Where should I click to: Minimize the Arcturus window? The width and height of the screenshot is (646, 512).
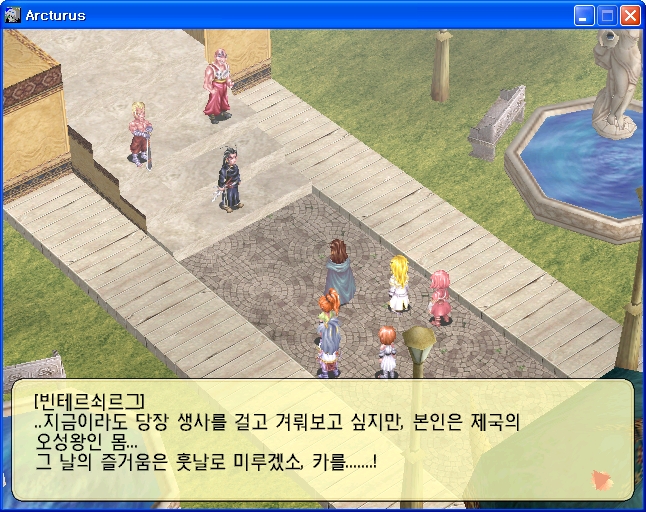point(584,15)
